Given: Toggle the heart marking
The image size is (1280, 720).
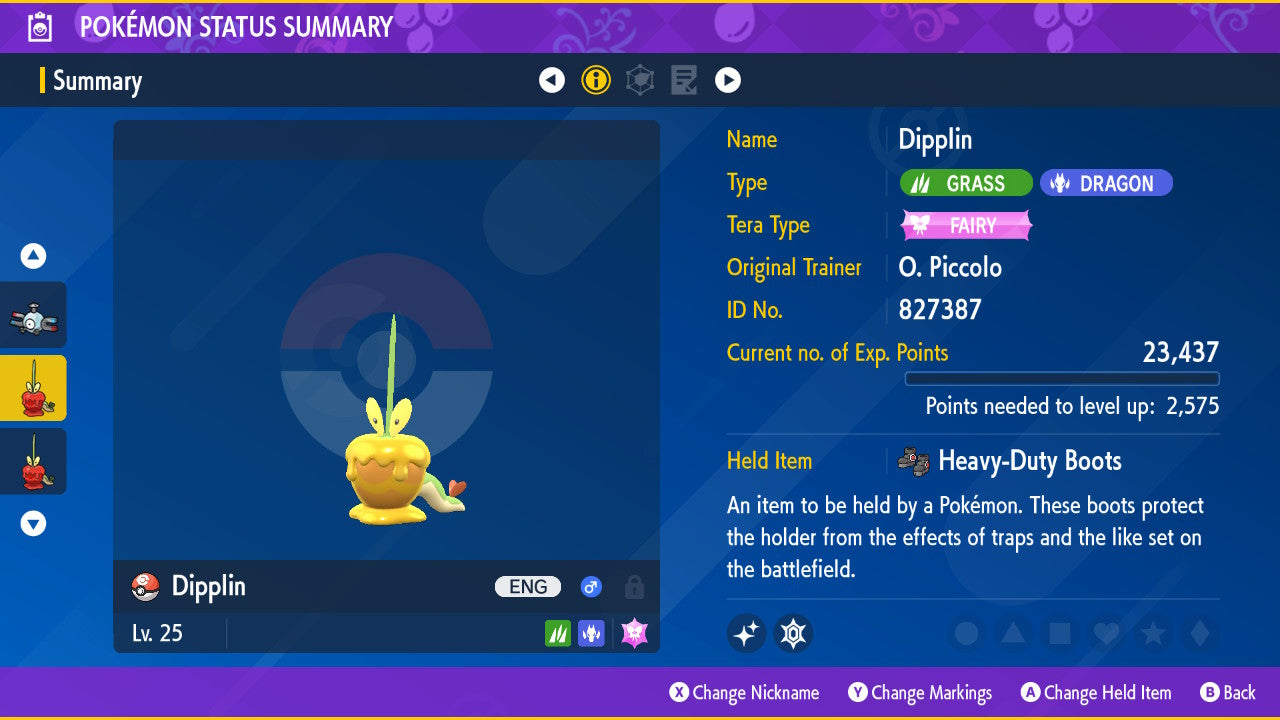Looking at the screenshot, I should click(x=1106, y=634).
